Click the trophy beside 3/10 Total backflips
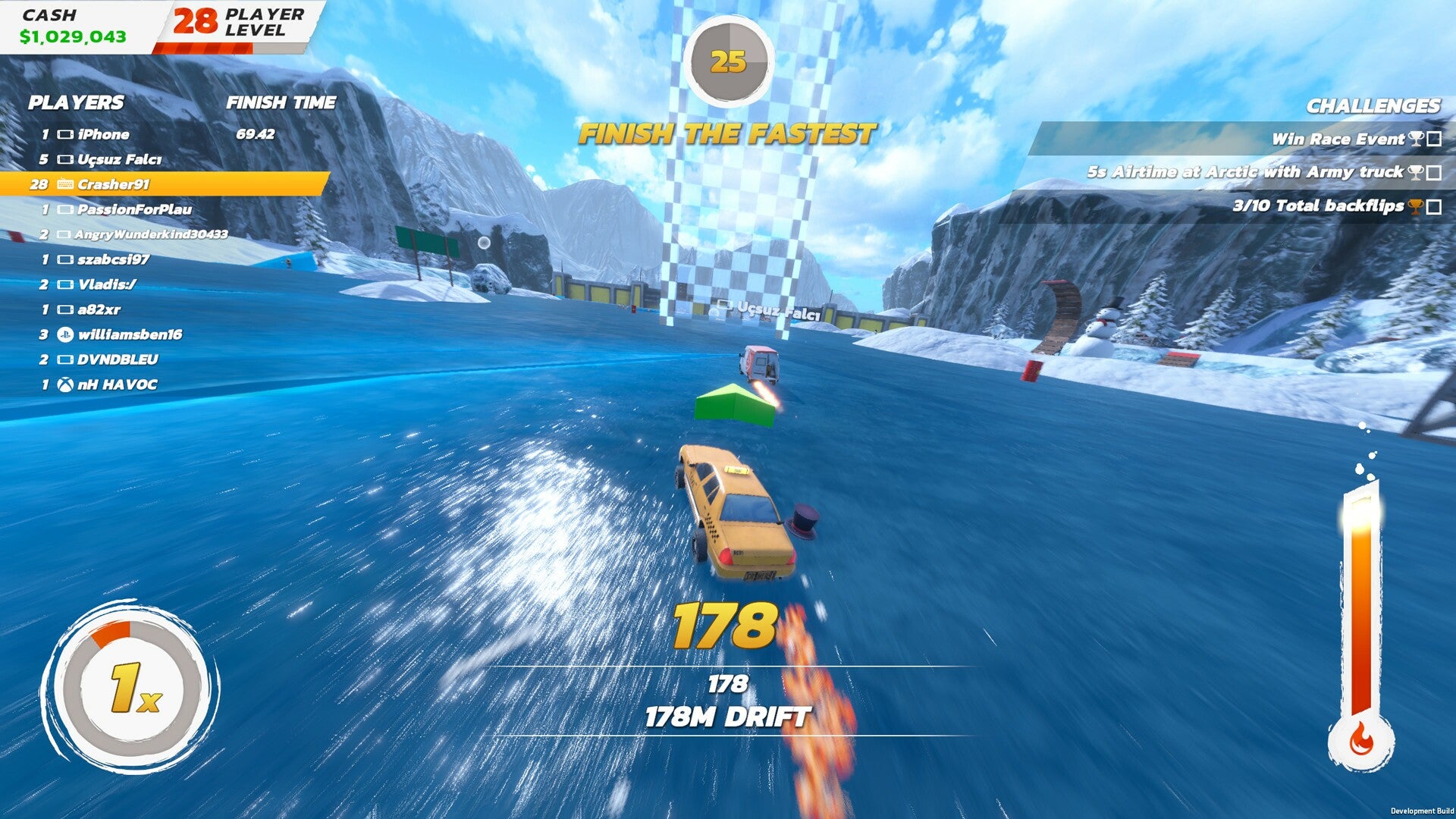This screenshot has height=819, width=1456. click(x=1414, y=208)
